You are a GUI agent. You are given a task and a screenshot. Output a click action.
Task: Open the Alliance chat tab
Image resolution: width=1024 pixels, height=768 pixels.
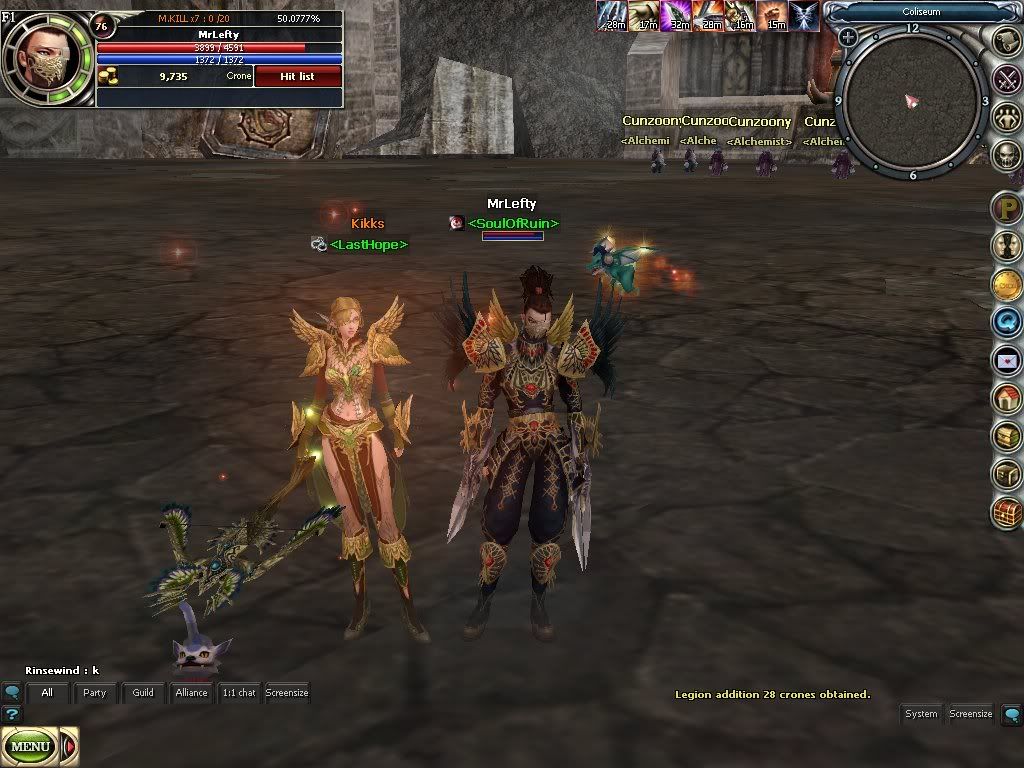pyautogui.click(x=191, y=692)
